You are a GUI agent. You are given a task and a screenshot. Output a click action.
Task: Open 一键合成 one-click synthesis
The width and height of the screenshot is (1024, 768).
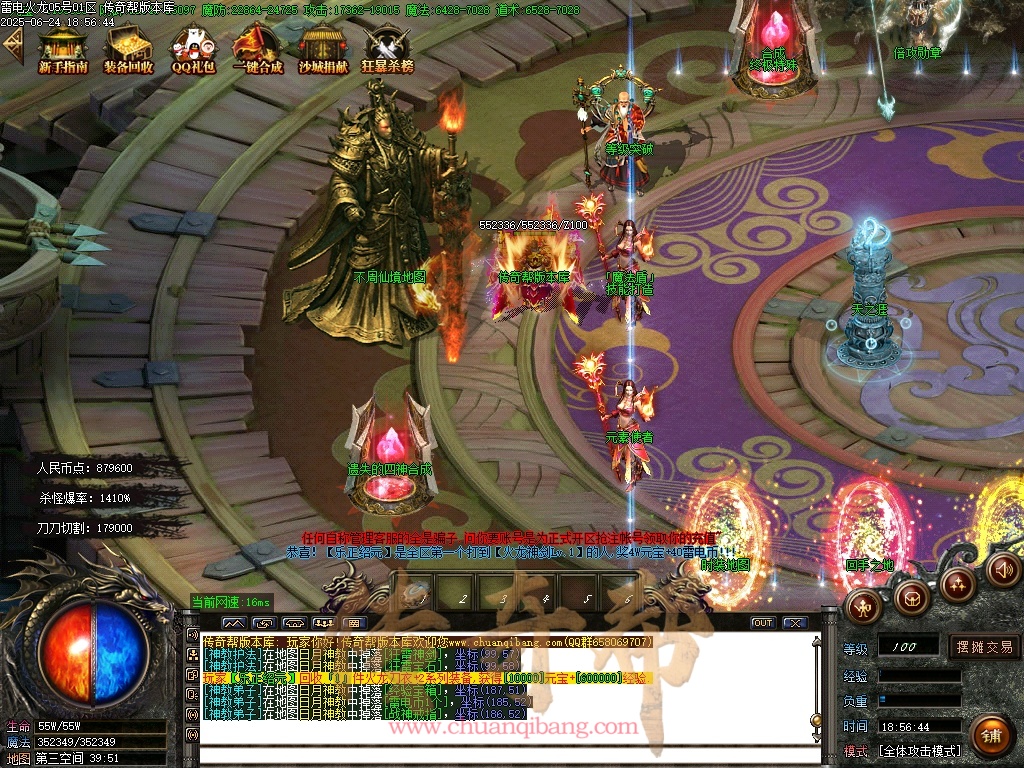coord(257,50)
